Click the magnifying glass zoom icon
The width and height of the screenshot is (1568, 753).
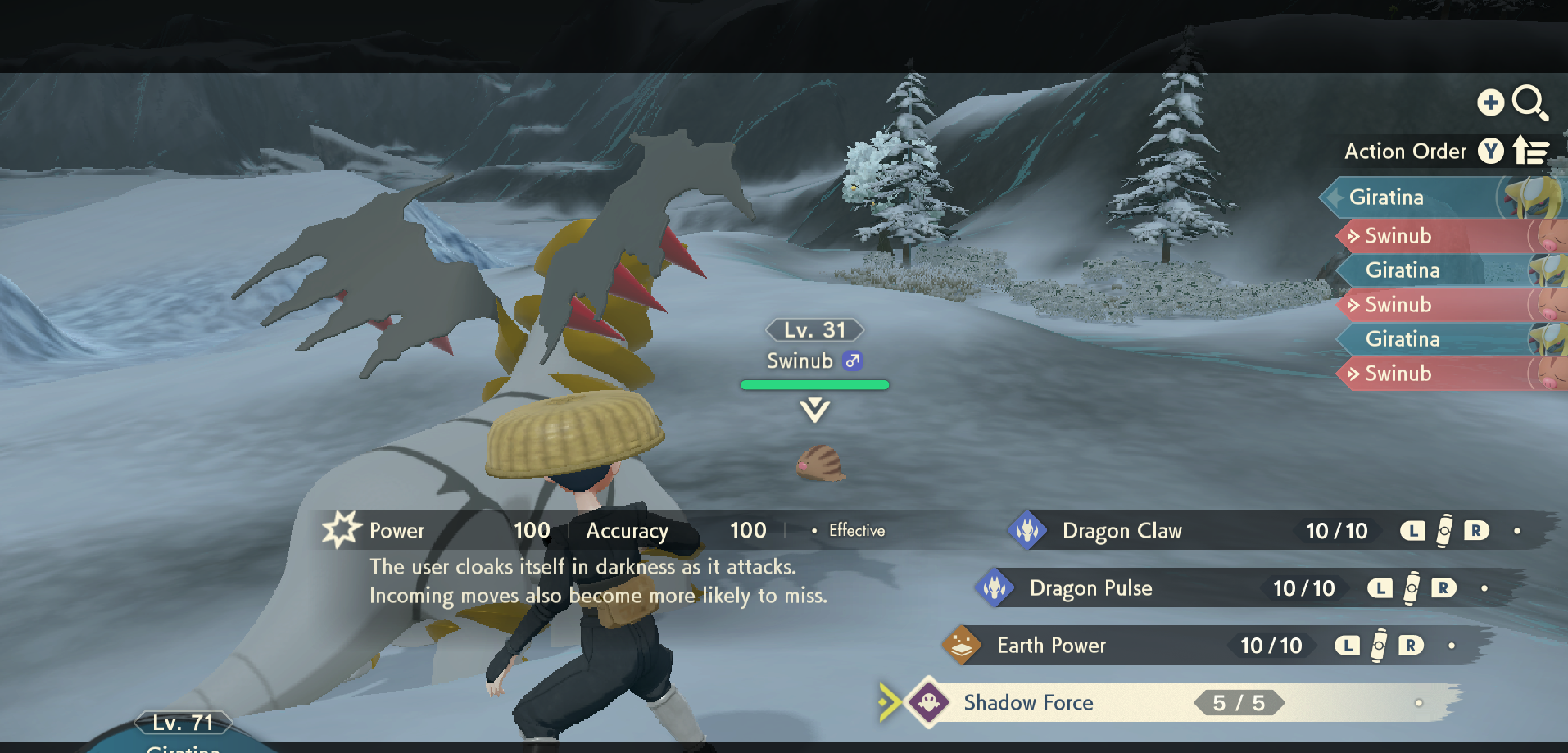[x=1529, y=103]
